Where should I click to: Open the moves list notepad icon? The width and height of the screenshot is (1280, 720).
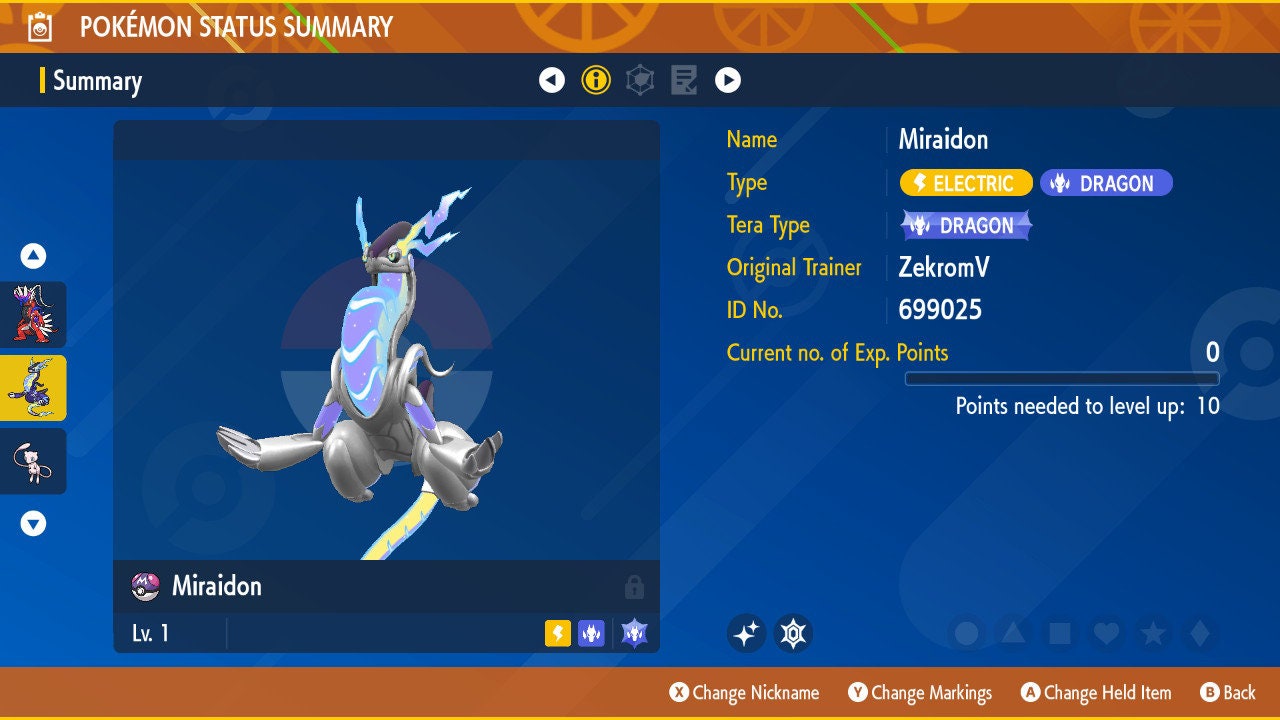tap(683, 79)
